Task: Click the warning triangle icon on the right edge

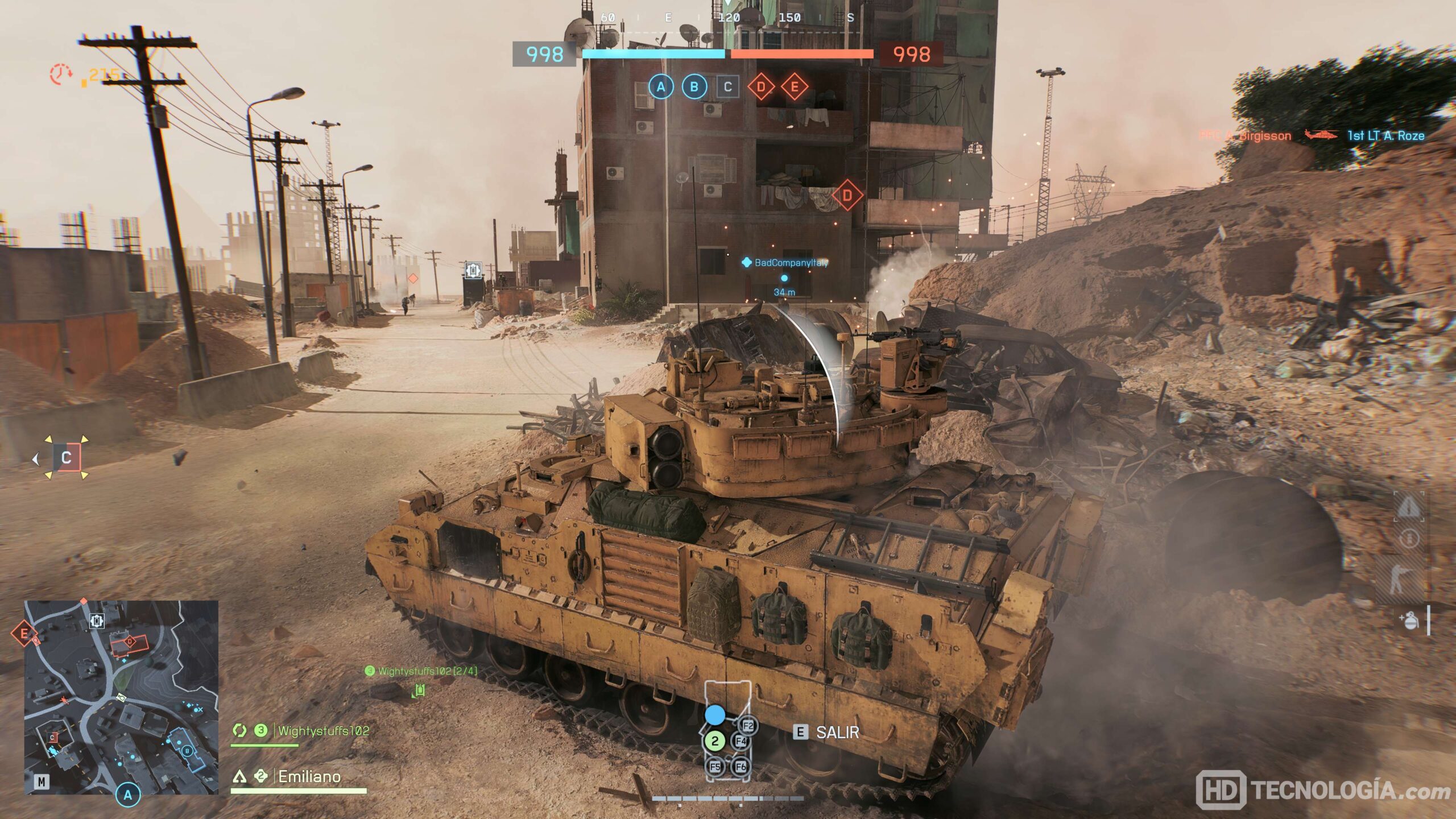Action: point(1409,506)
